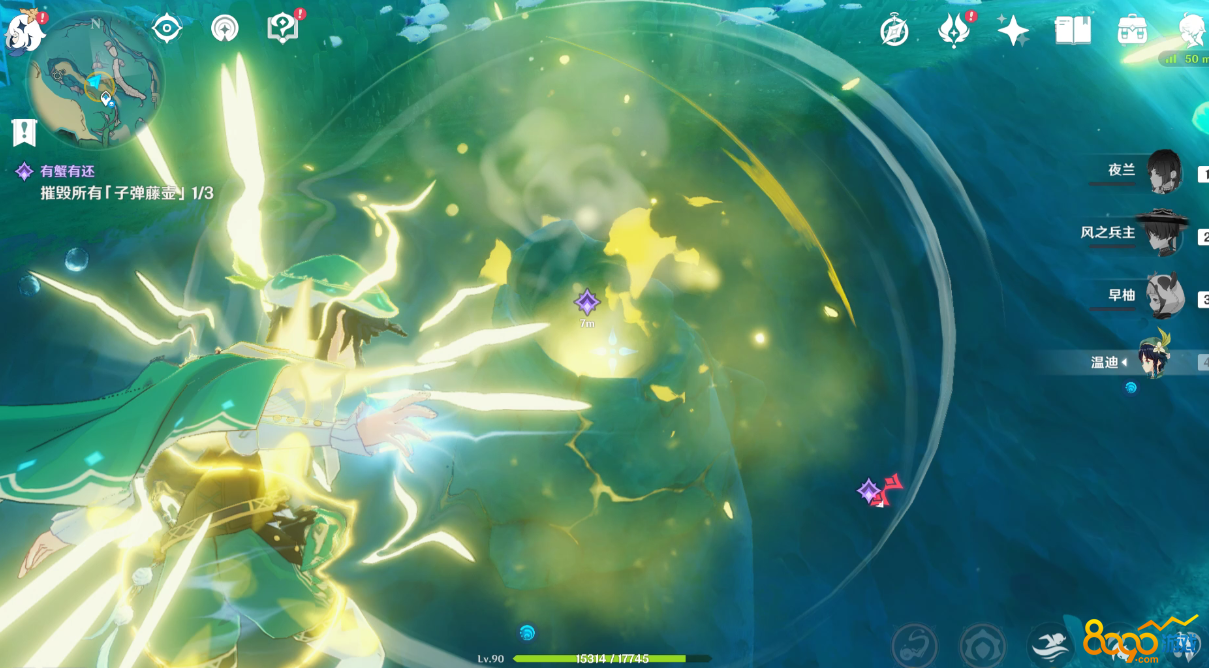Click the bookmark flag with exclamation mark
Image resolution: width=1209 pixels, height=668 pixels.
[x=24, y=131]
